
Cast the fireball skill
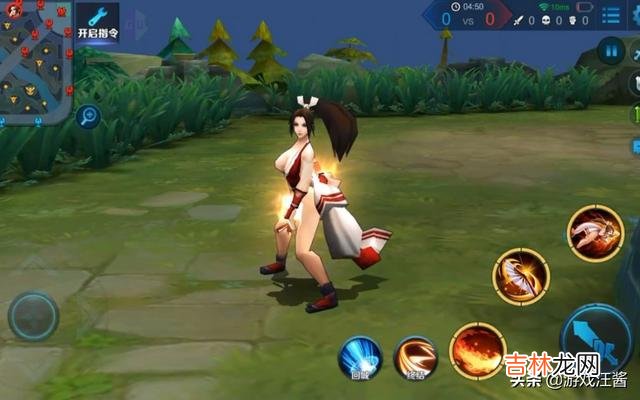tap(478, 350)
